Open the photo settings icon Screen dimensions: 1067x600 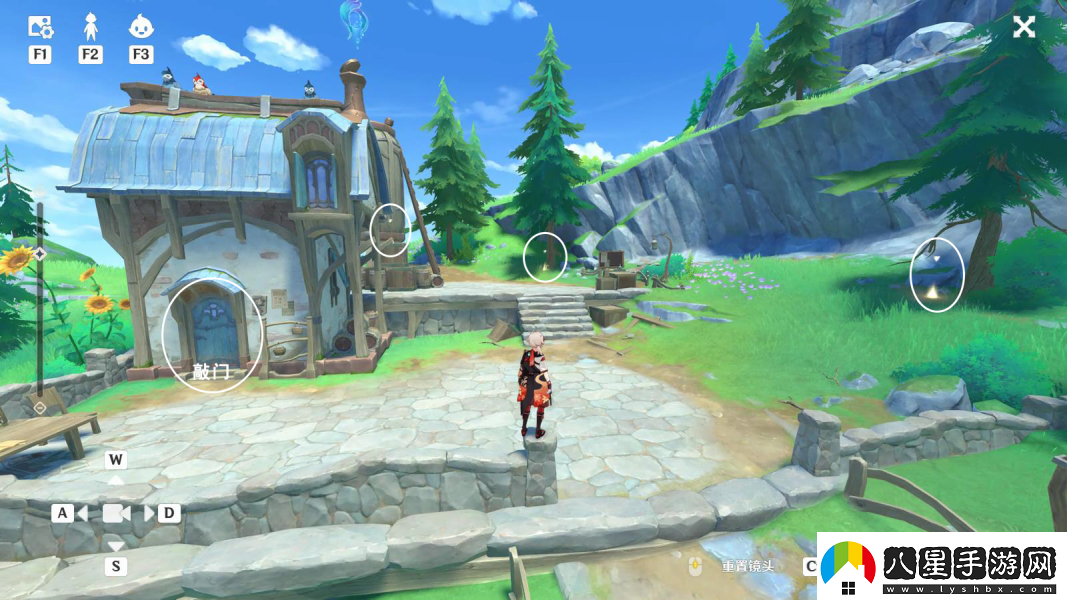point(40,27)
